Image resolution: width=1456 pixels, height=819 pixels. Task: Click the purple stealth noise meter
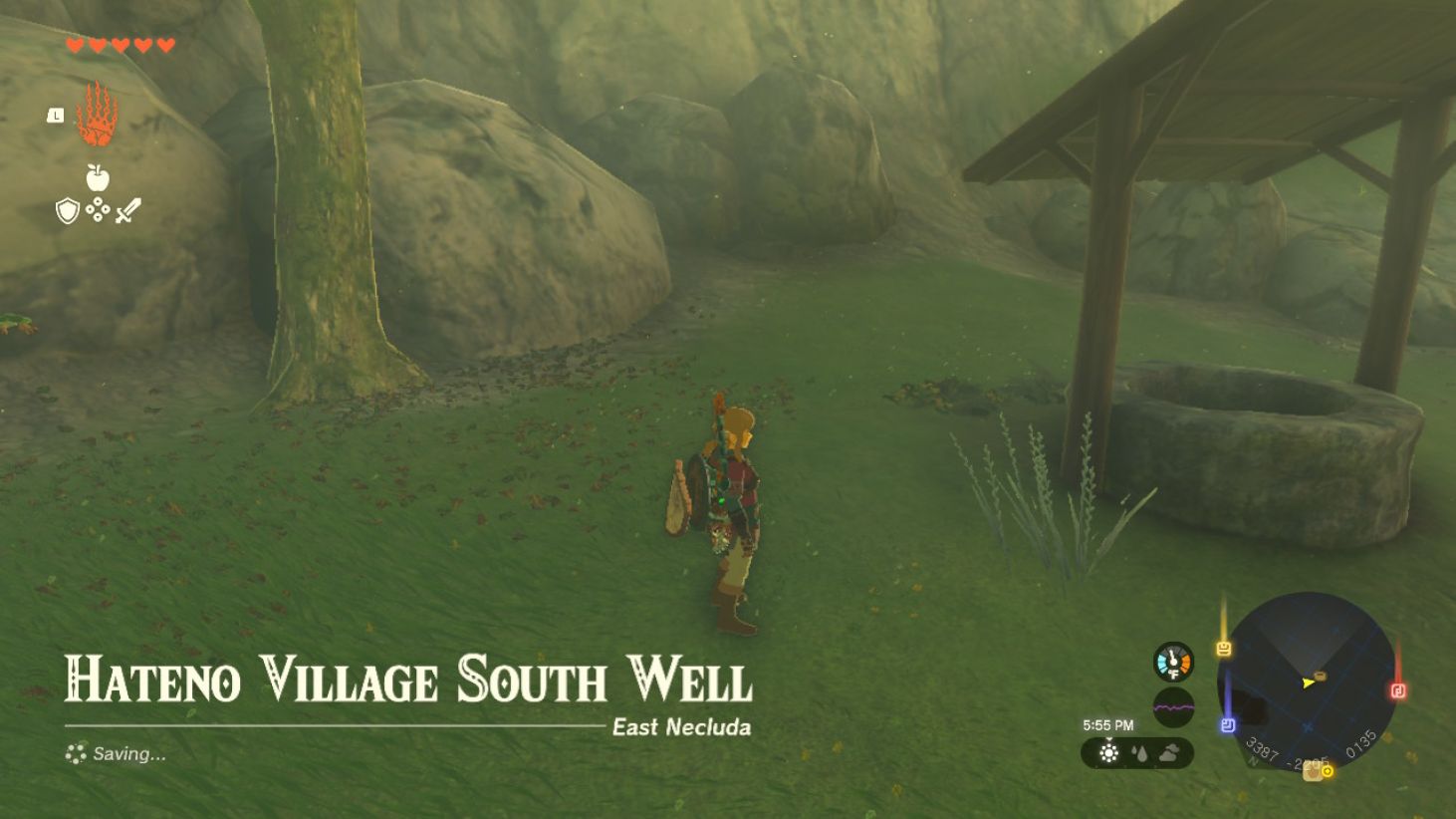coord(1173,707)
